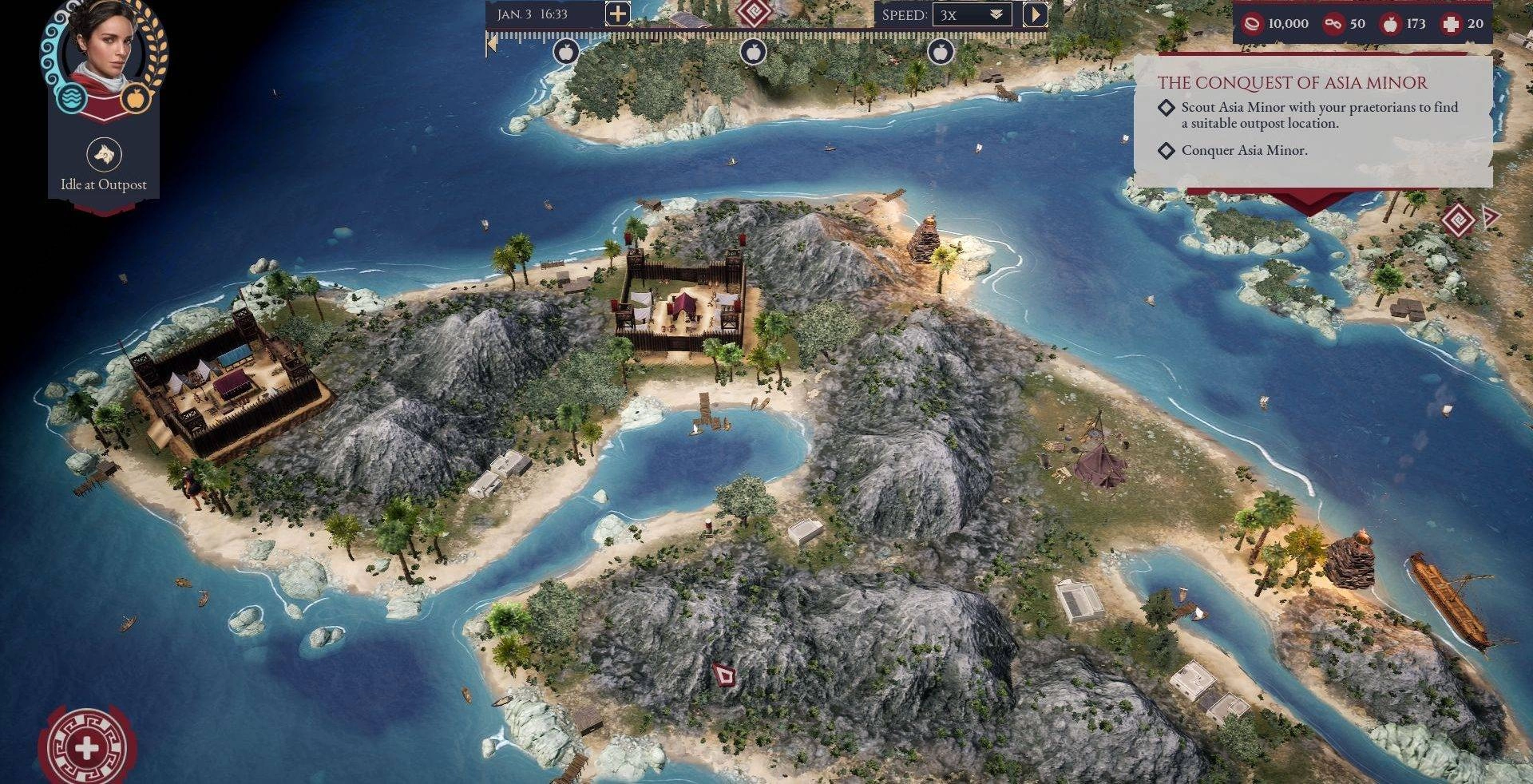Click the play arrow next to Speed
Viewport: 1533px width, 784px height.
1035,14
